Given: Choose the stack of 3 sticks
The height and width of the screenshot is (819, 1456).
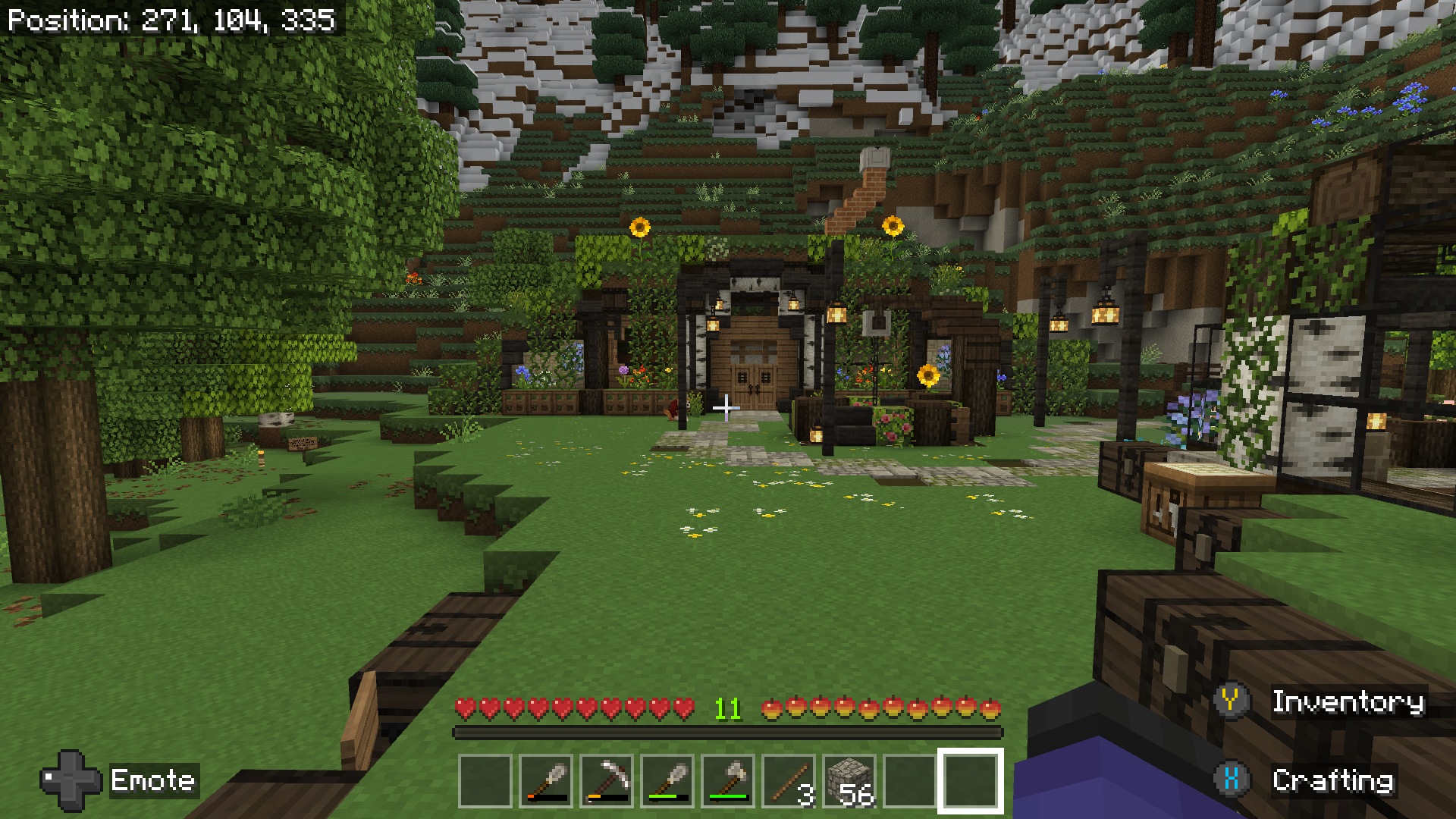Looking at the screenshot, I should pos(789,780).
